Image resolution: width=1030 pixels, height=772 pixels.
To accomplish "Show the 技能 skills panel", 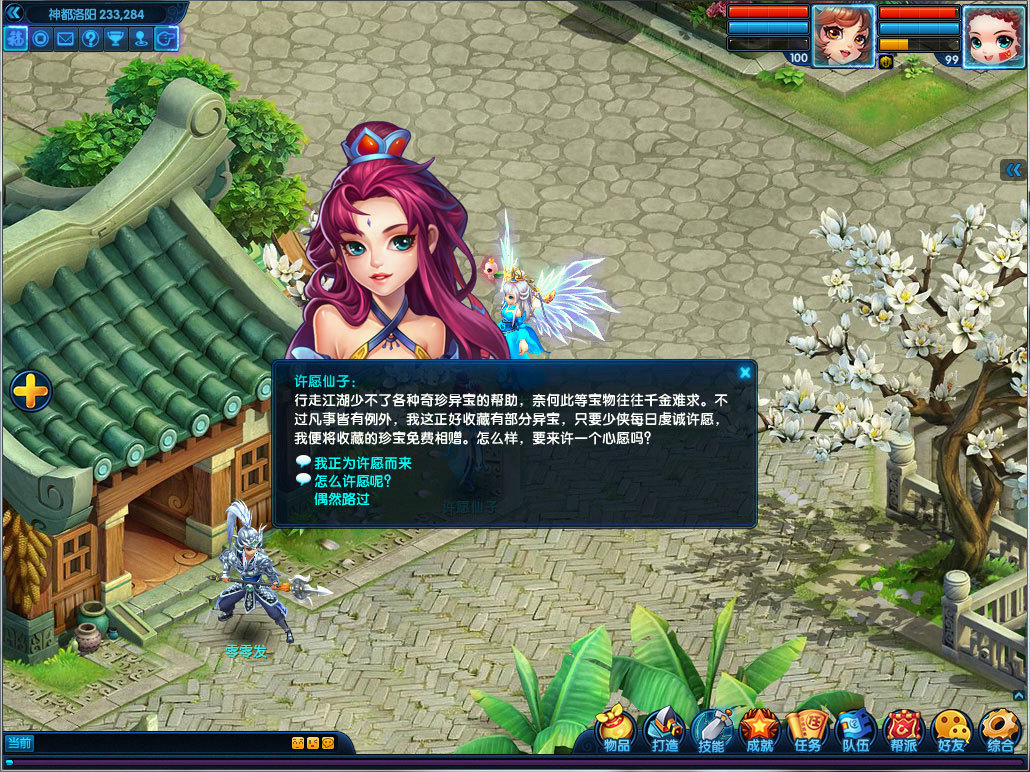I will click(712, 732).
